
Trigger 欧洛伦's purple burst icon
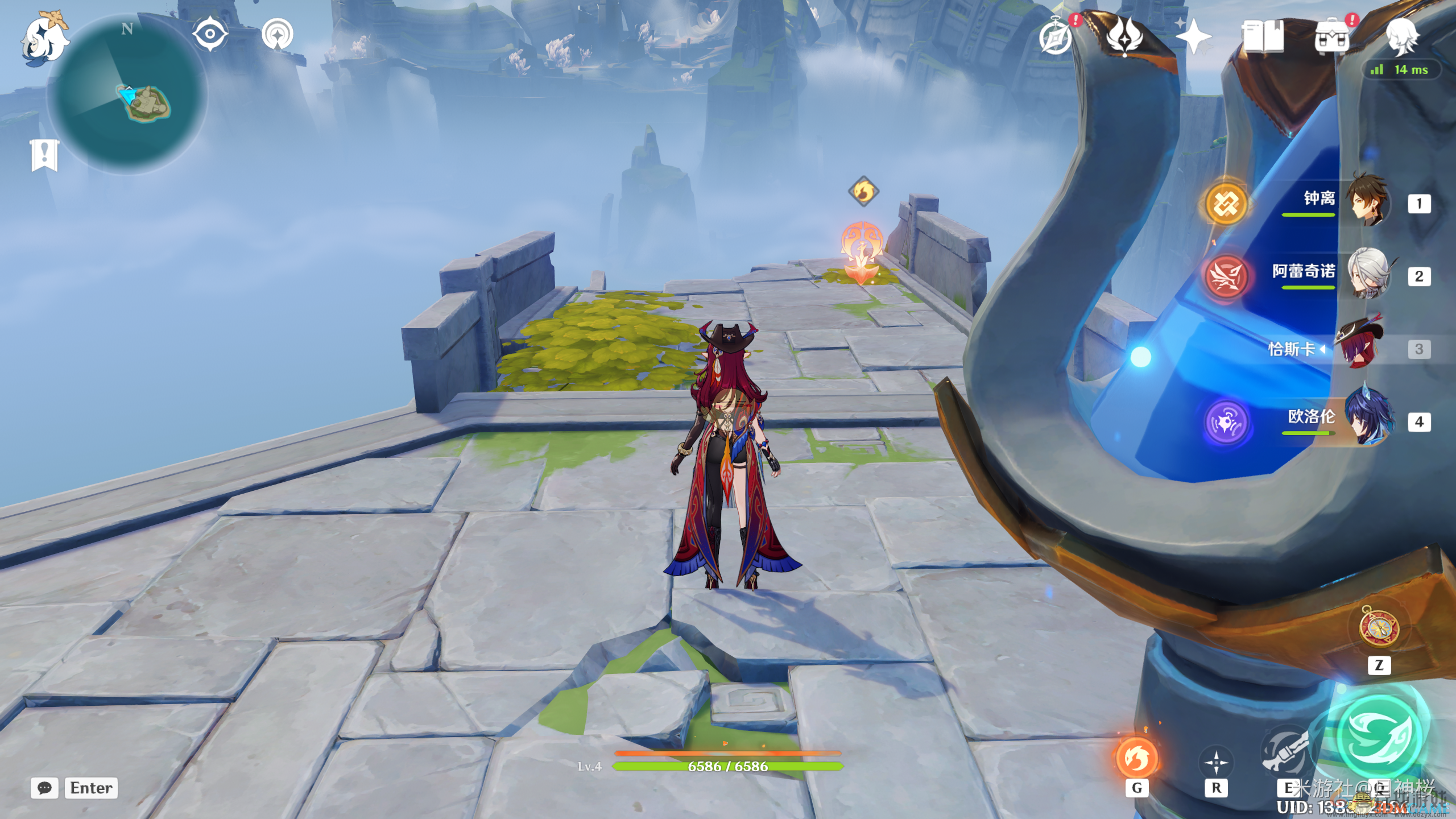(1226, 422)
